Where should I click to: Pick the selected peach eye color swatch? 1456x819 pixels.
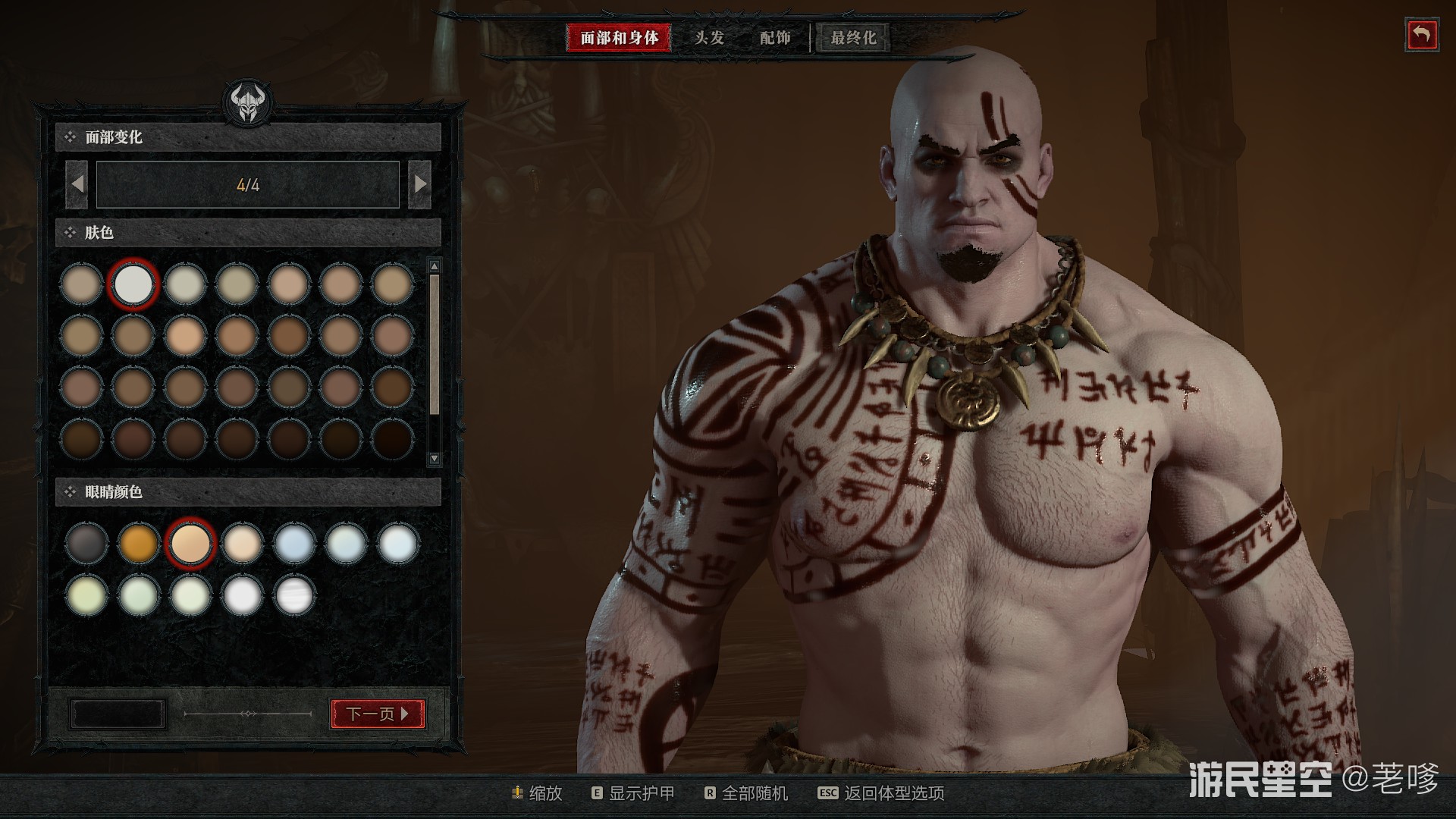click(190, 543)
